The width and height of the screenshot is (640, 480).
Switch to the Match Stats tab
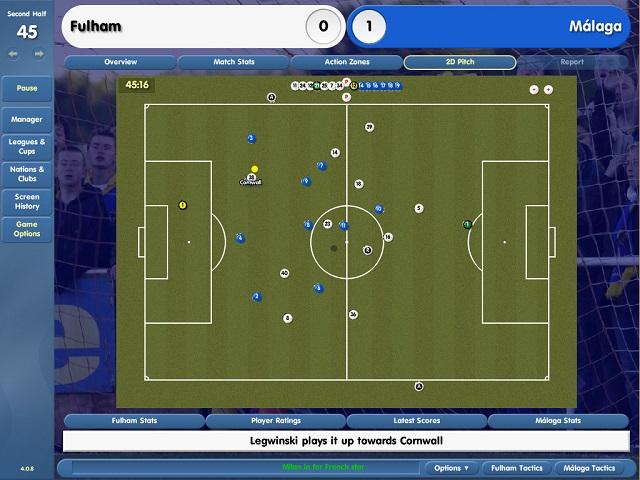click(233, 62)
